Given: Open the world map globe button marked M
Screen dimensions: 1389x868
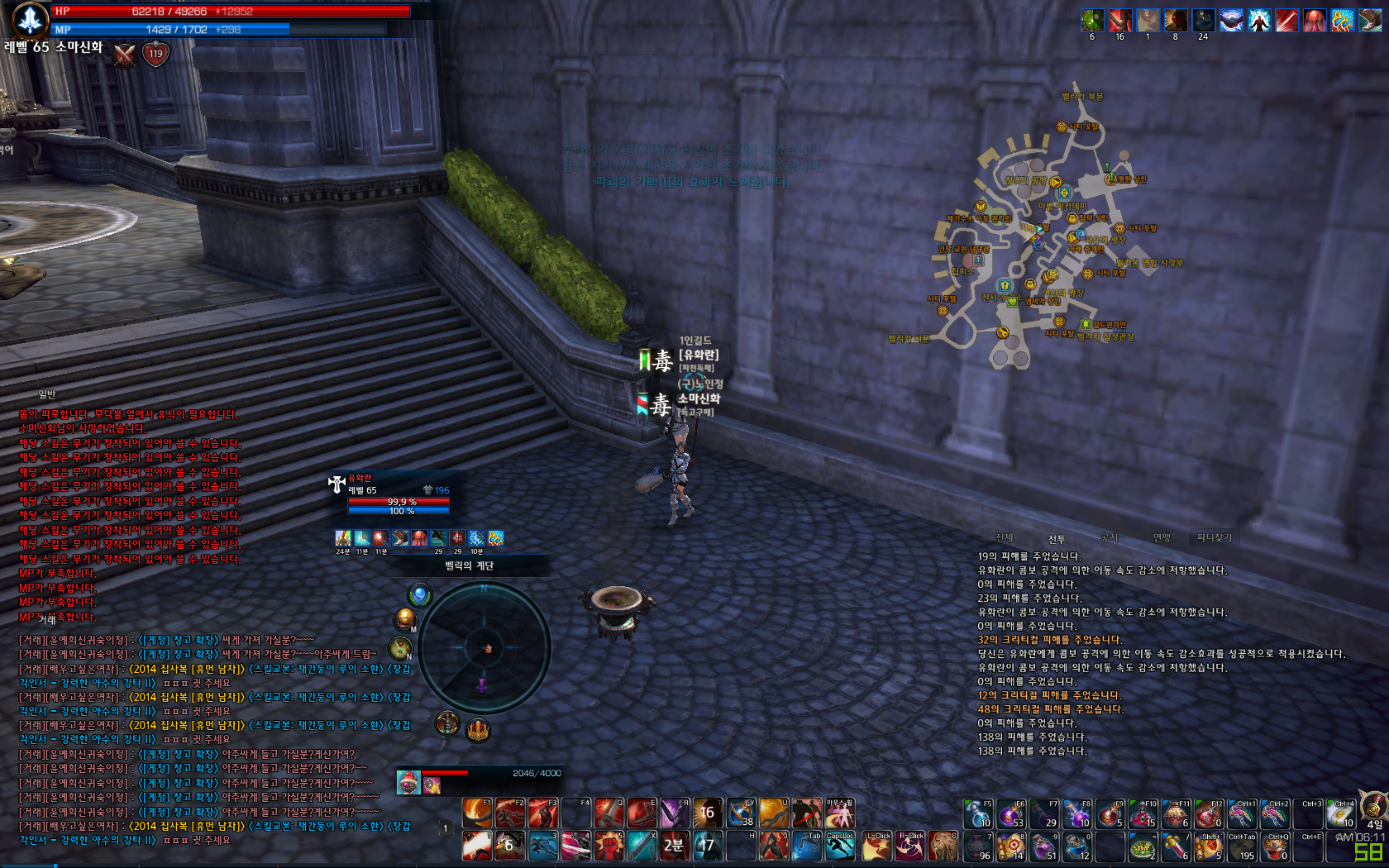Looking at the screenshot, I should point(405,618).
